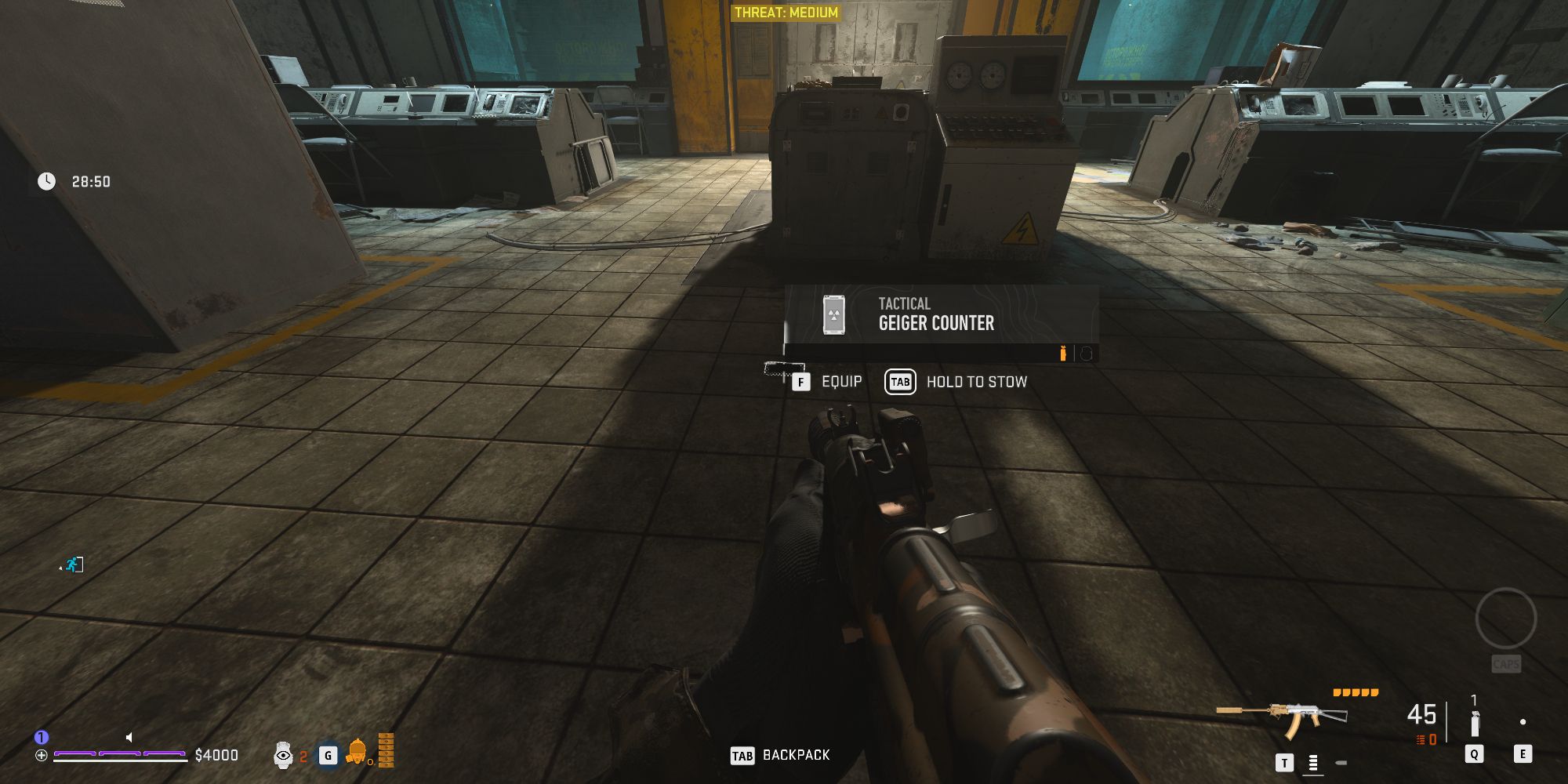The image size is (1568, 784).
Task: Click the TAB key prompt next to HOLD TO STOW
Action: point(900,382)
